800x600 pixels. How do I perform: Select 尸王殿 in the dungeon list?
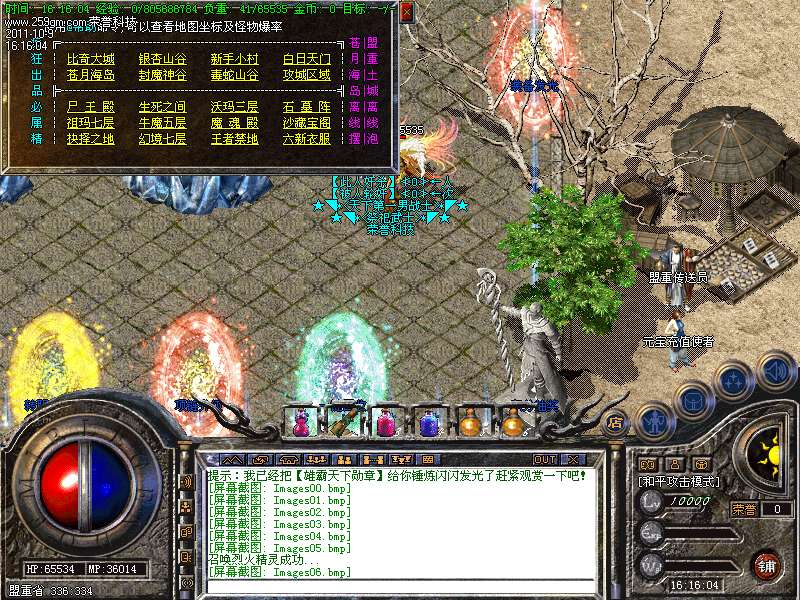(x=90, y=107)
